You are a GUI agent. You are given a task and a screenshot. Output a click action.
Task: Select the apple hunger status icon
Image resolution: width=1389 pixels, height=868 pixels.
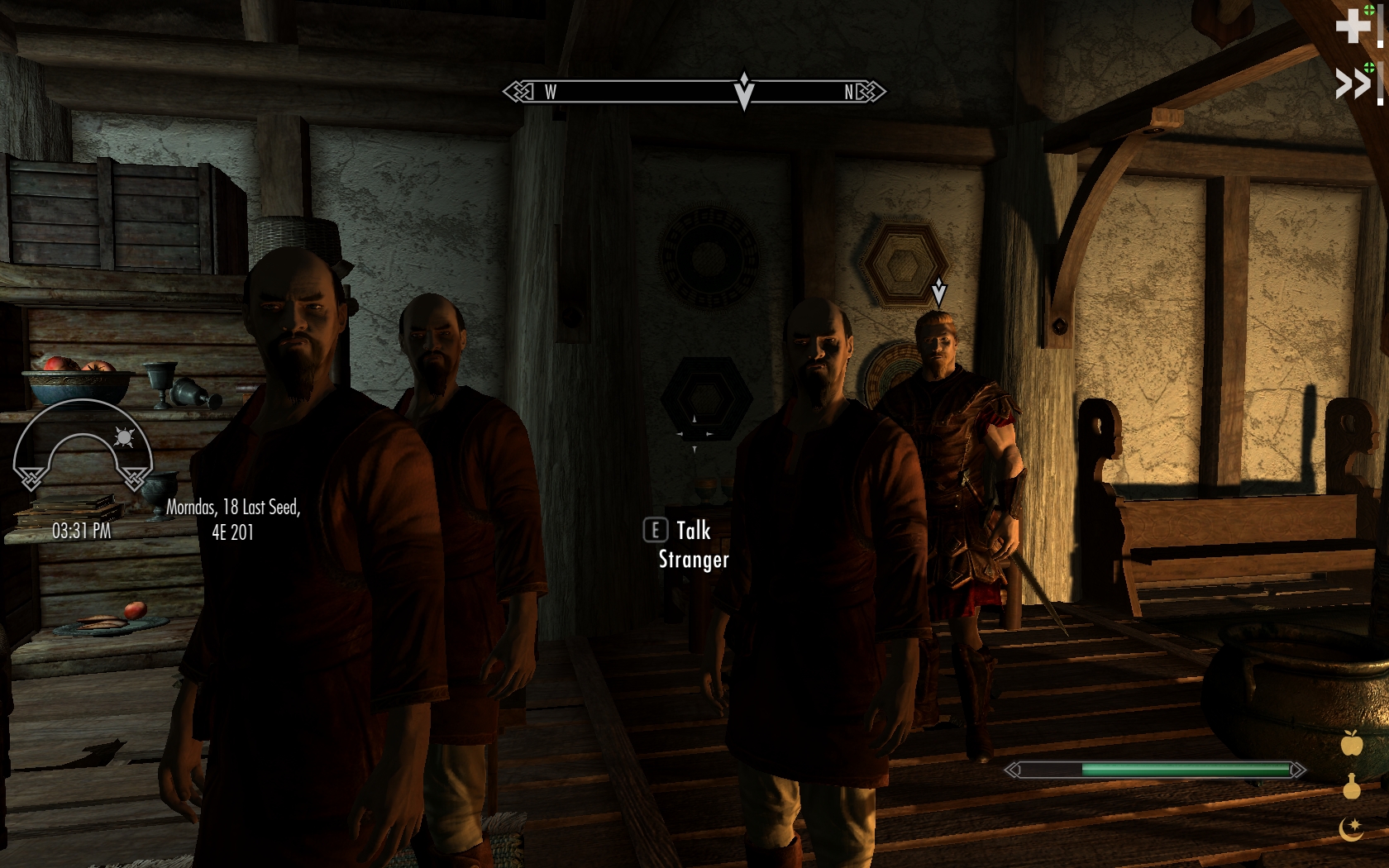pyautogui.click(x=1352, y=743)
